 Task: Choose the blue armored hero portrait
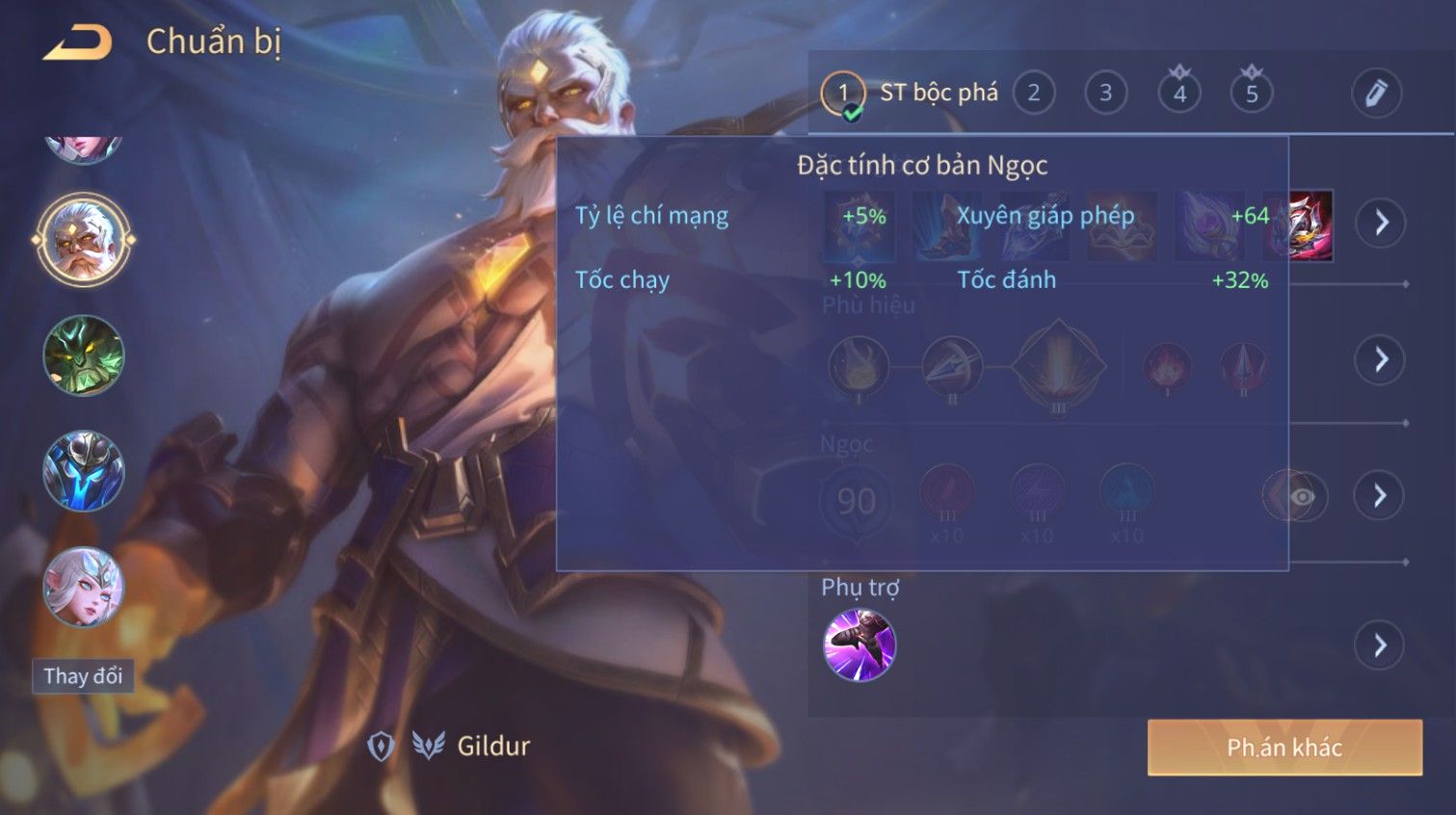click(84, 471)
